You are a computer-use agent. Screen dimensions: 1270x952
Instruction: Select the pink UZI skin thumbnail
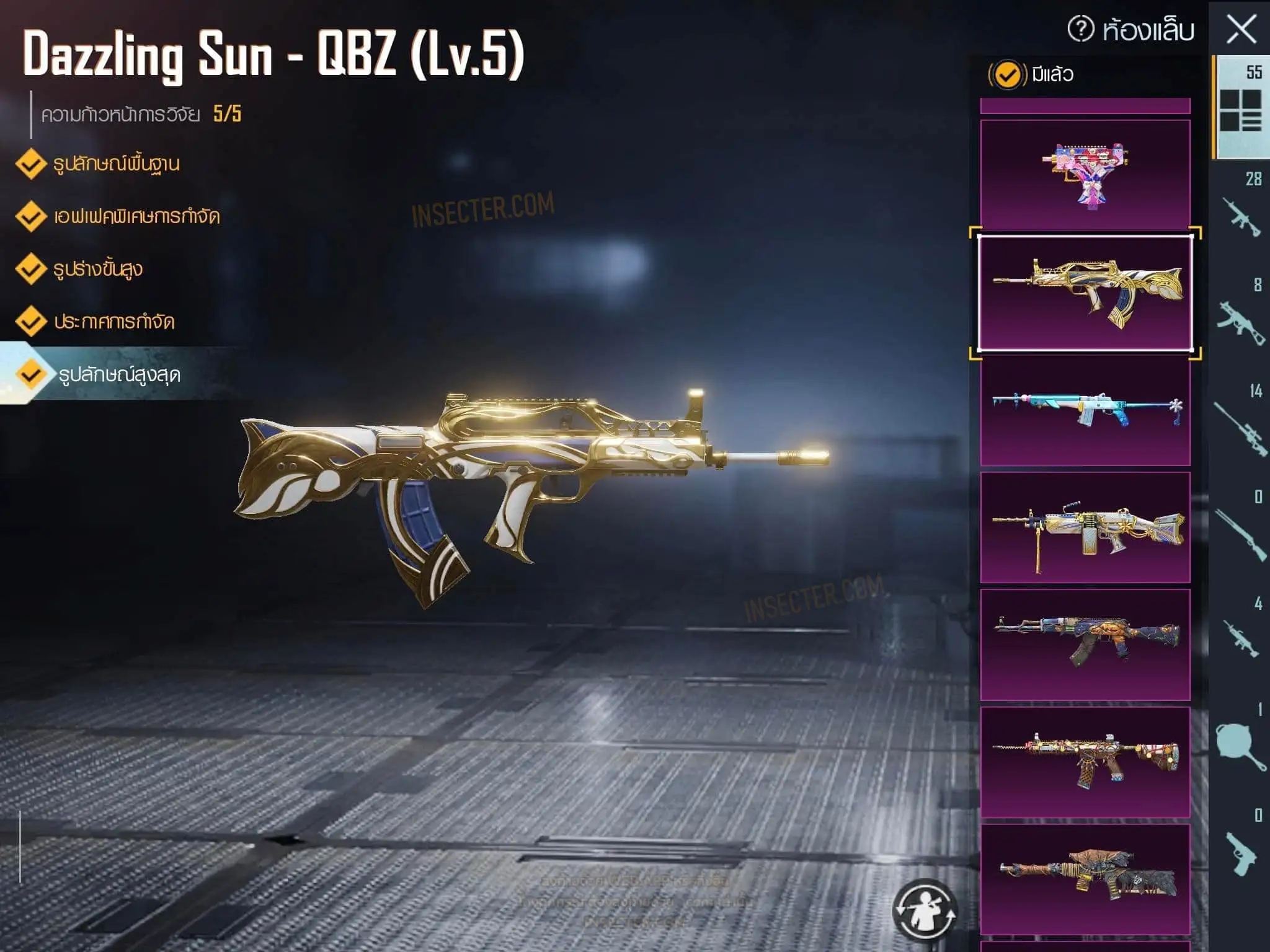pos(1085,174)
